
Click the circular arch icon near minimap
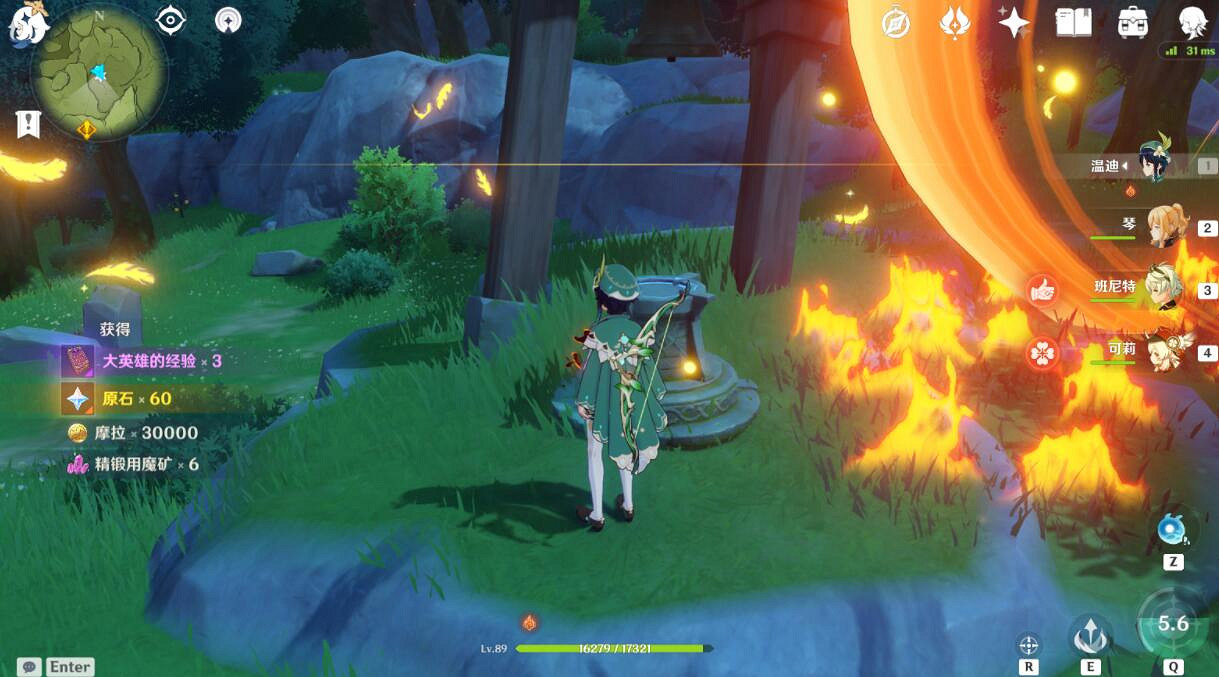[x=229, y=20]
